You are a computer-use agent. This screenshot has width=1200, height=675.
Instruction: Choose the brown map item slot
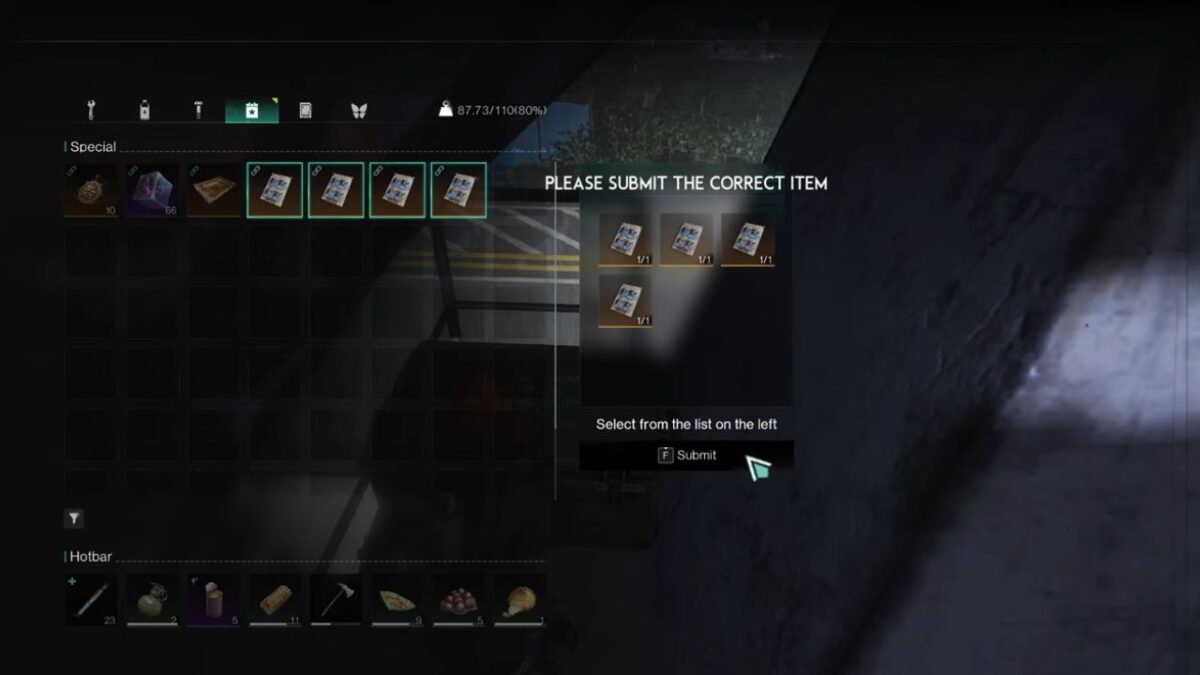pos(214,190)
